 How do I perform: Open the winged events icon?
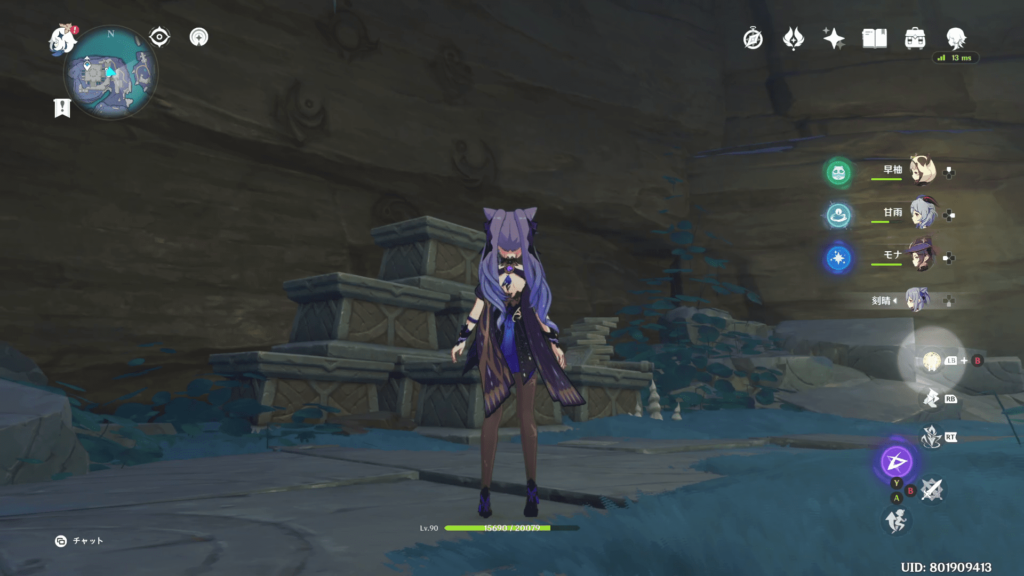[793, 38]
